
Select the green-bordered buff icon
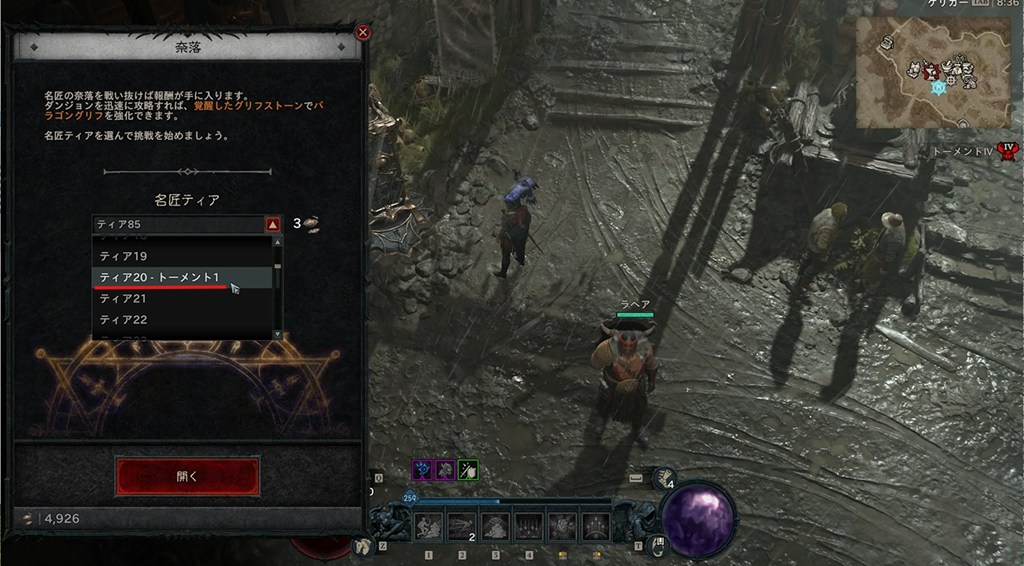pos(468,469)
